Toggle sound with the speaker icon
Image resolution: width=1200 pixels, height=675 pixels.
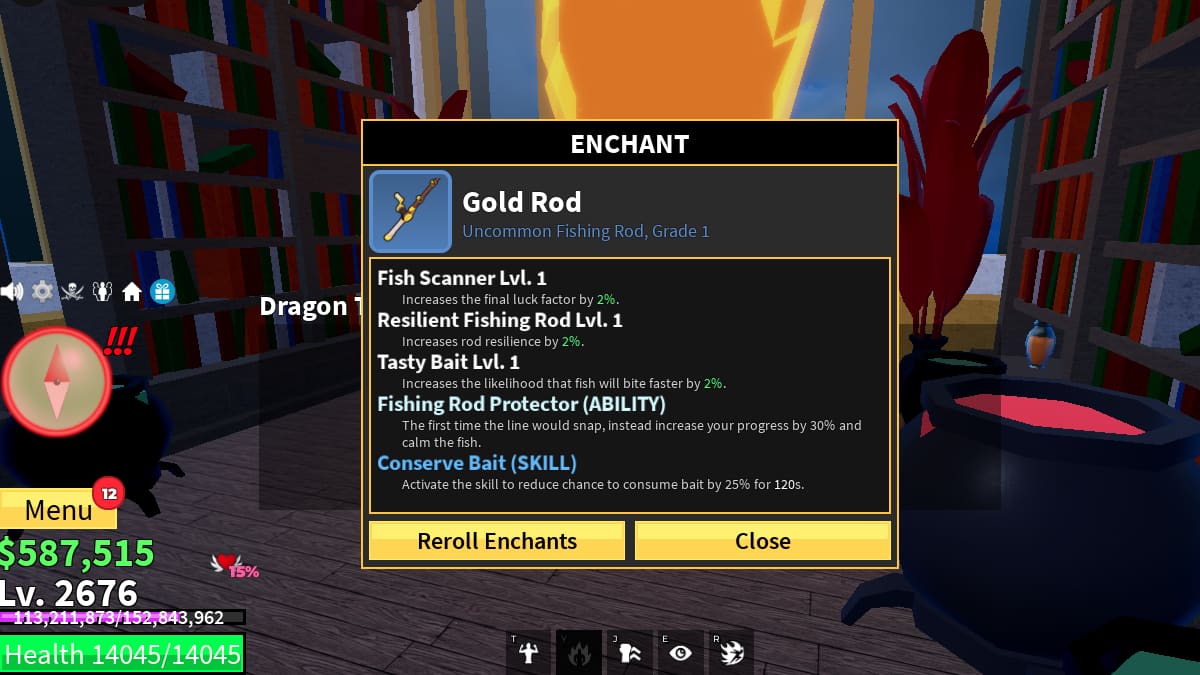(x=12, y=292)
